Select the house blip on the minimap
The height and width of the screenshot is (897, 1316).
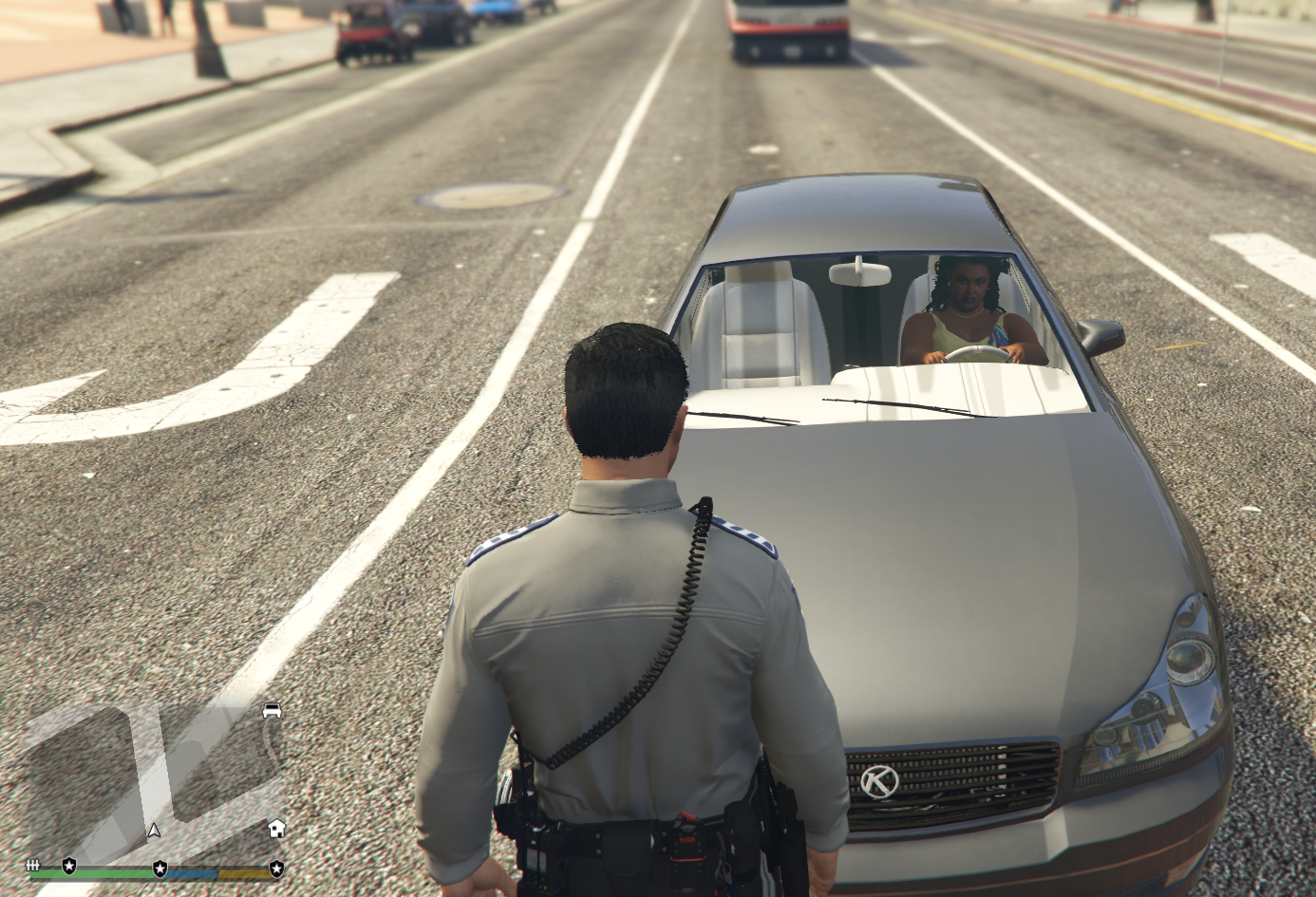coord(276,828)
